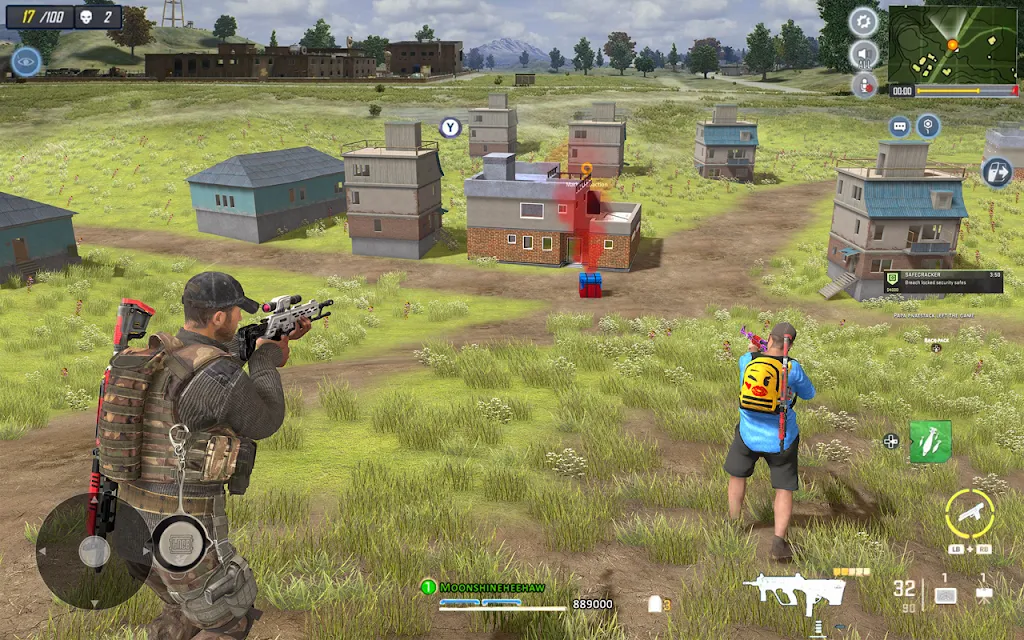Screen dimensions: 1024x640
Task: Tap the map ping marker button
Action: tap(929, 126)
